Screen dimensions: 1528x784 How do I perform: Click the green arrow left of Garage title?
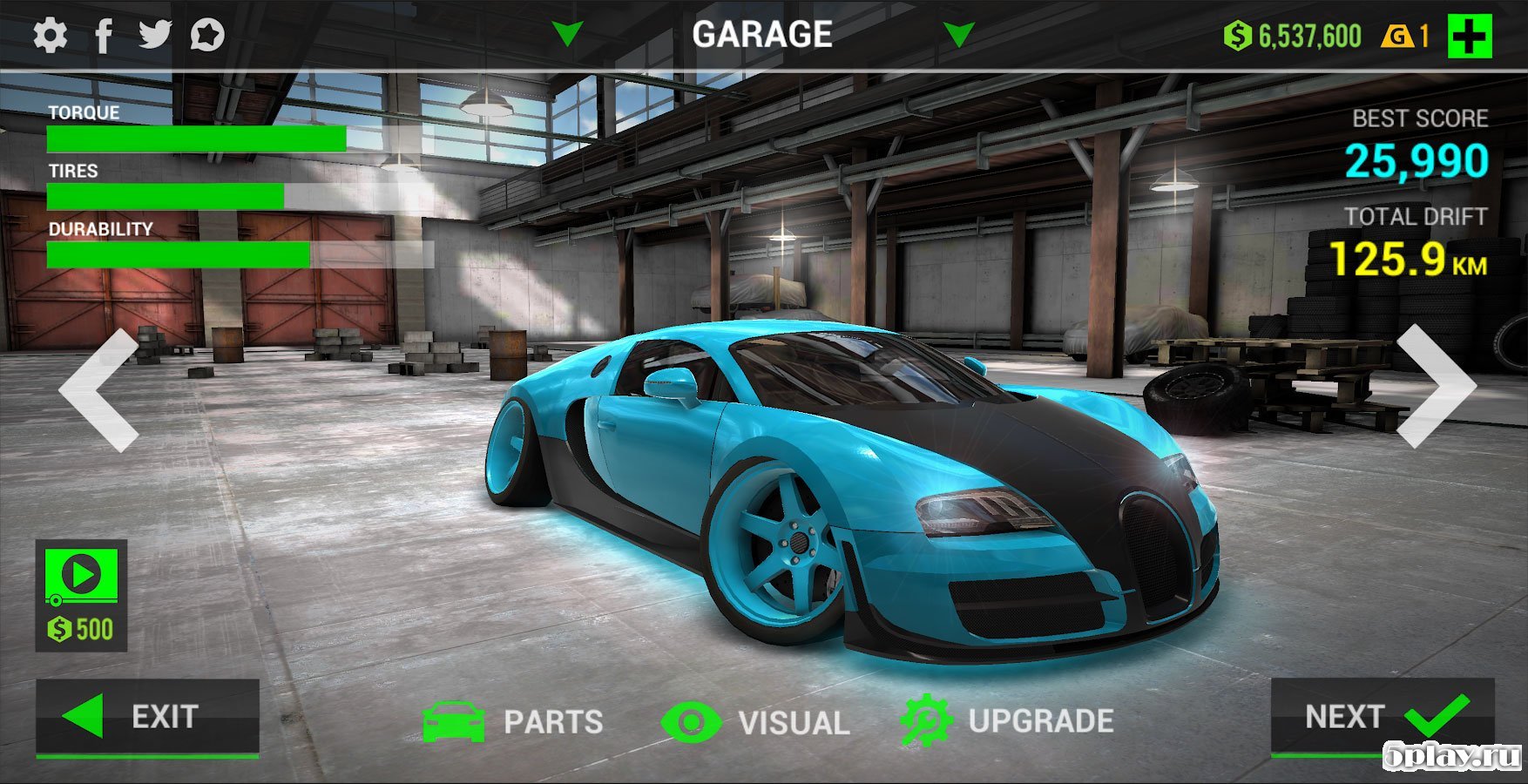coord(568,35)
